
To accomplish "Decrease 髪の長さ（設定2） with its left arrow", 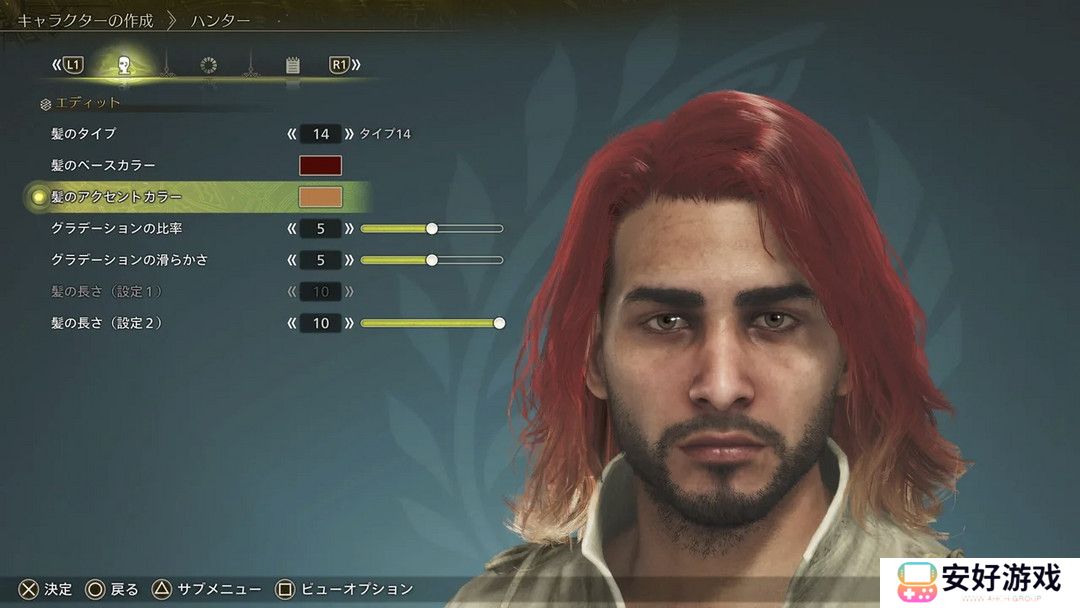I will point(292,324).
